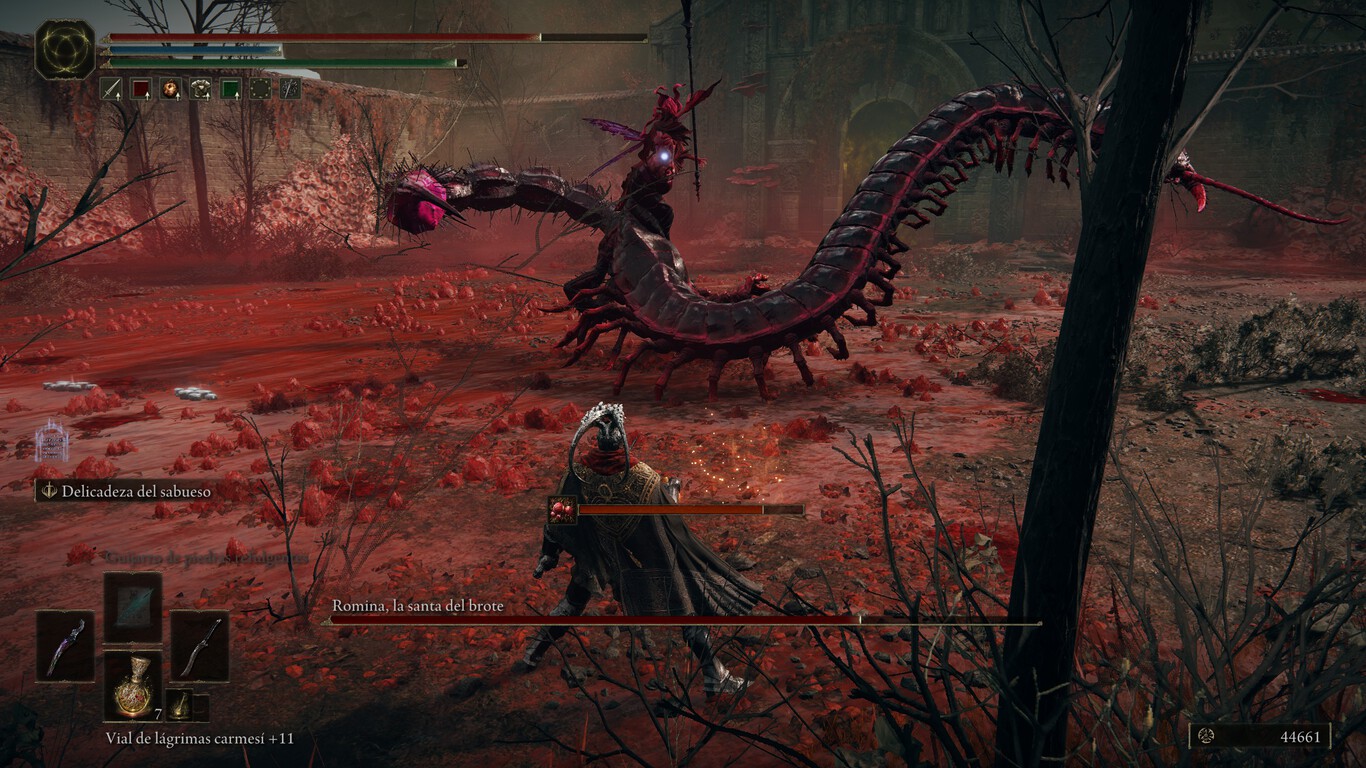Select the Vial de lágrimas carmesí flask slot

pos(133,685)
